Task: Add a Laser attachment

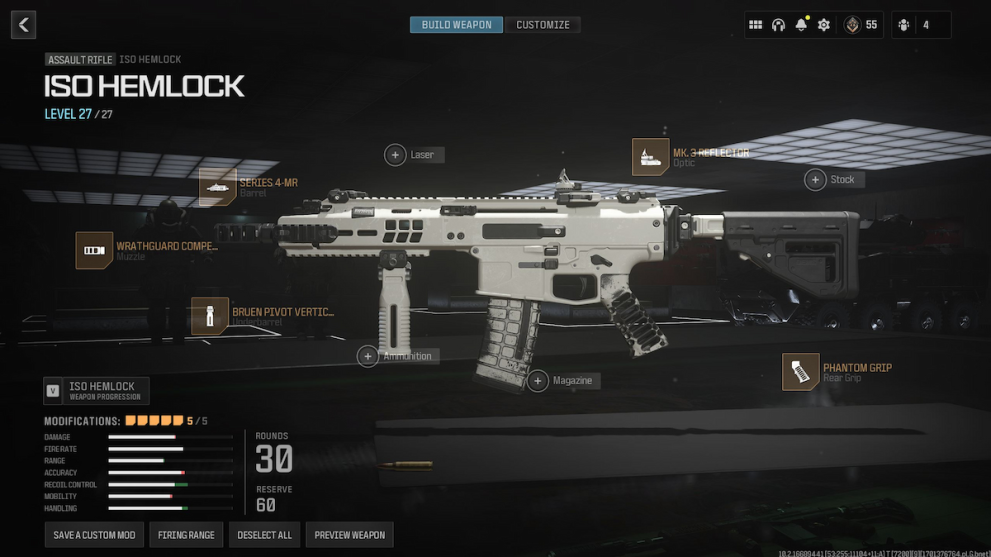Action: tap(396, 155)
